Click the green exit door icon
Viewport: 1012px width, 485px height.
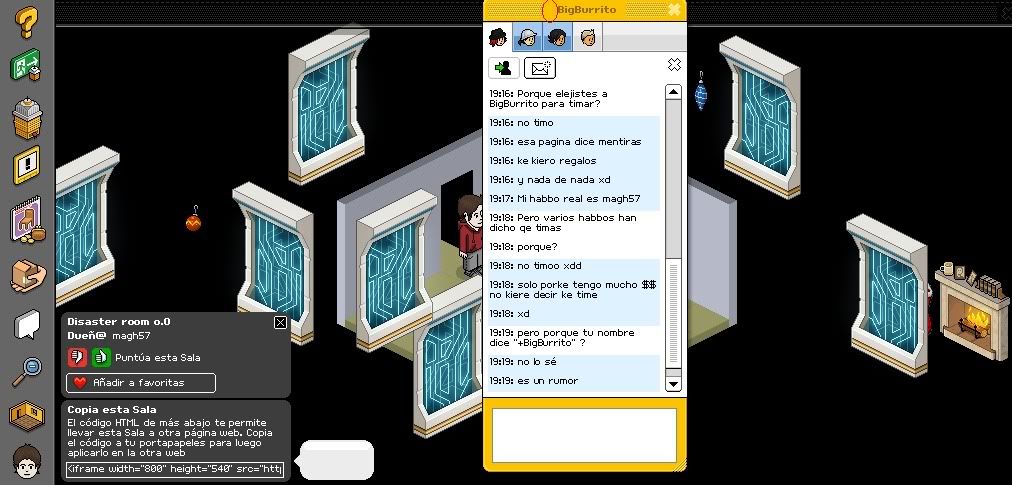tap(27, 67)
